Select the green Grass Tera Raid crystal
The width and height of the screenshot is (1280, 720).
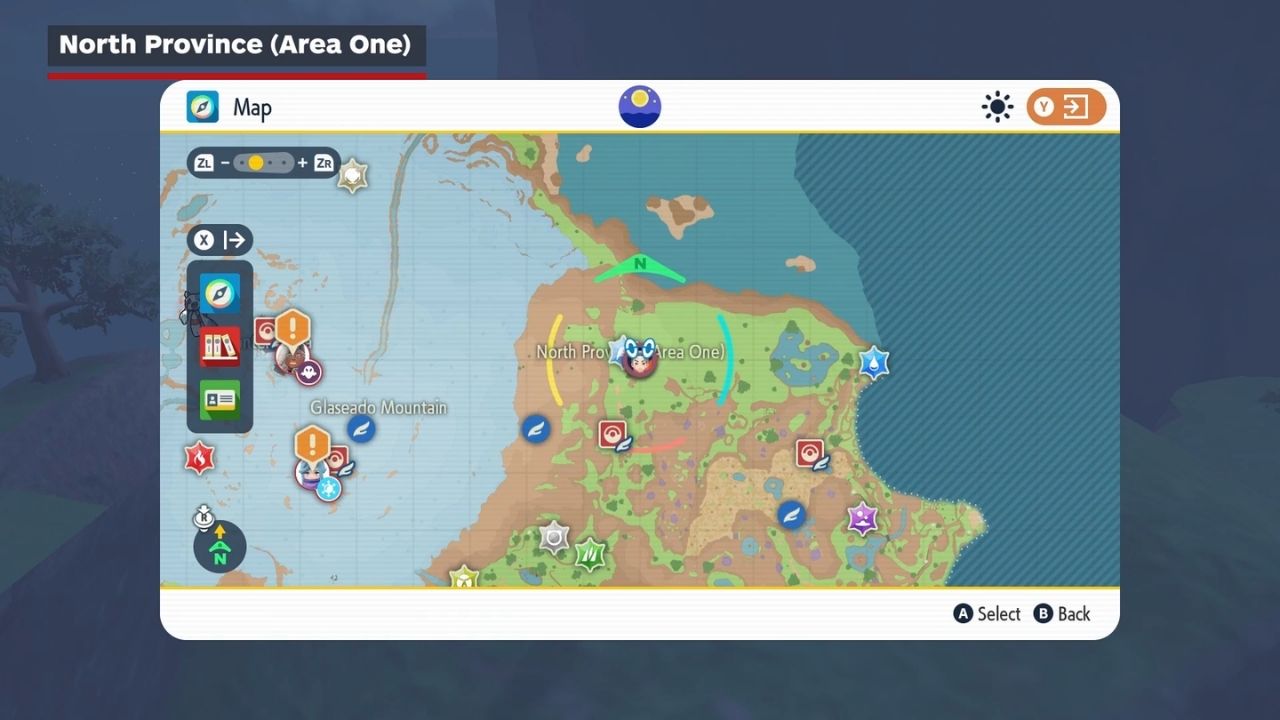point(590,552)
